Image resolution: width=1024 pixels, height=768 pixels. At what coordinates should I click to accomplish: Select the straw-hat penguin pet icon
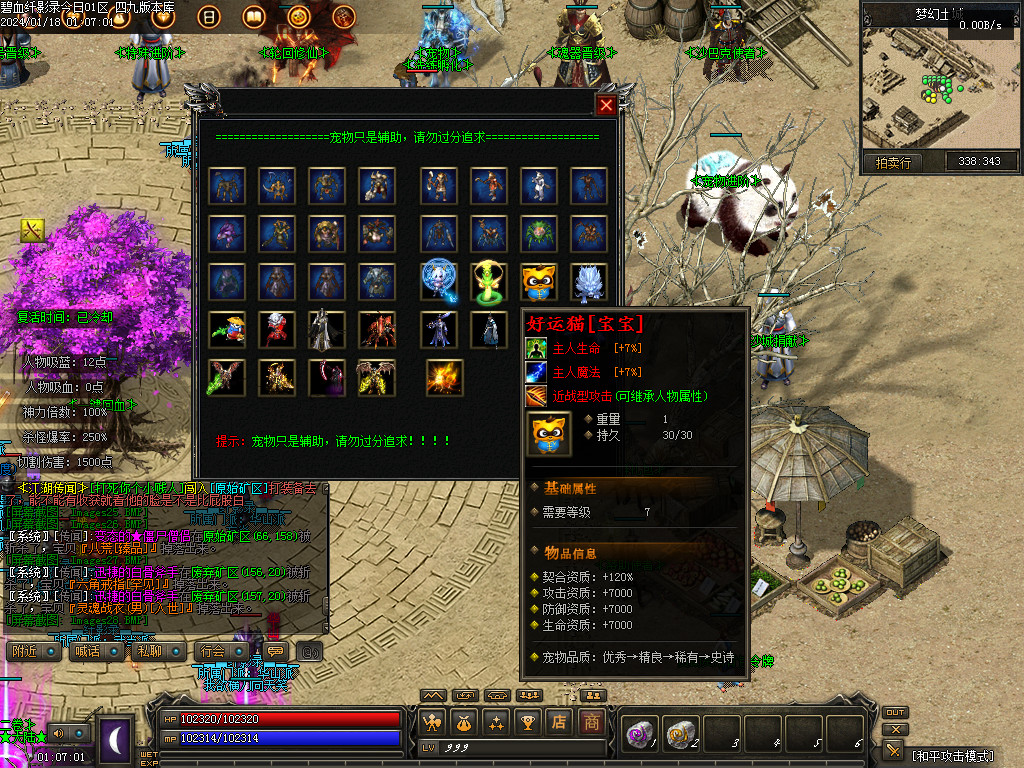(228, 329)
